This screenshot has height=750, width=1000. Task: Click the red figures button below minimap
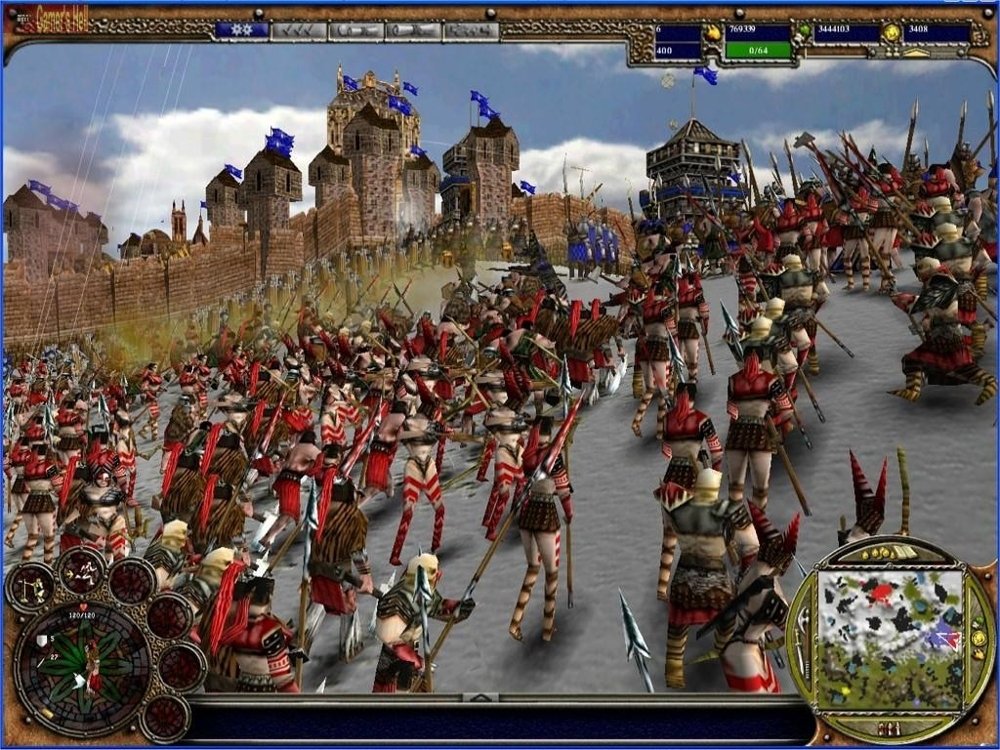(888, 727)
